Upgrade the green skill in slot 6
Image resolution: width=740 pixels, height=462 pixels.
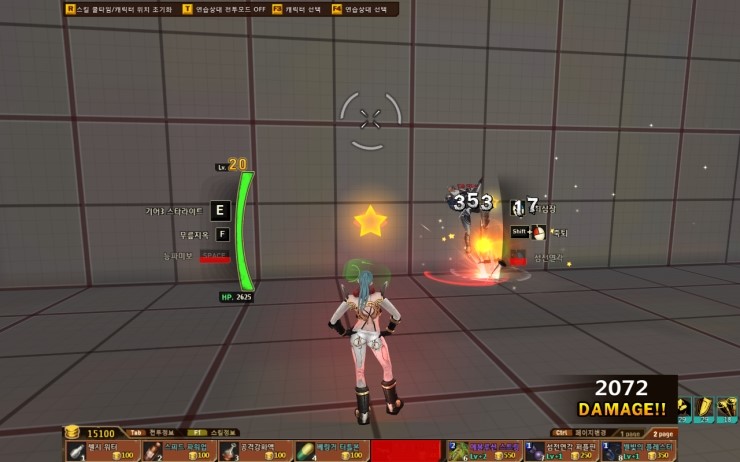click(x=484, y=450)
